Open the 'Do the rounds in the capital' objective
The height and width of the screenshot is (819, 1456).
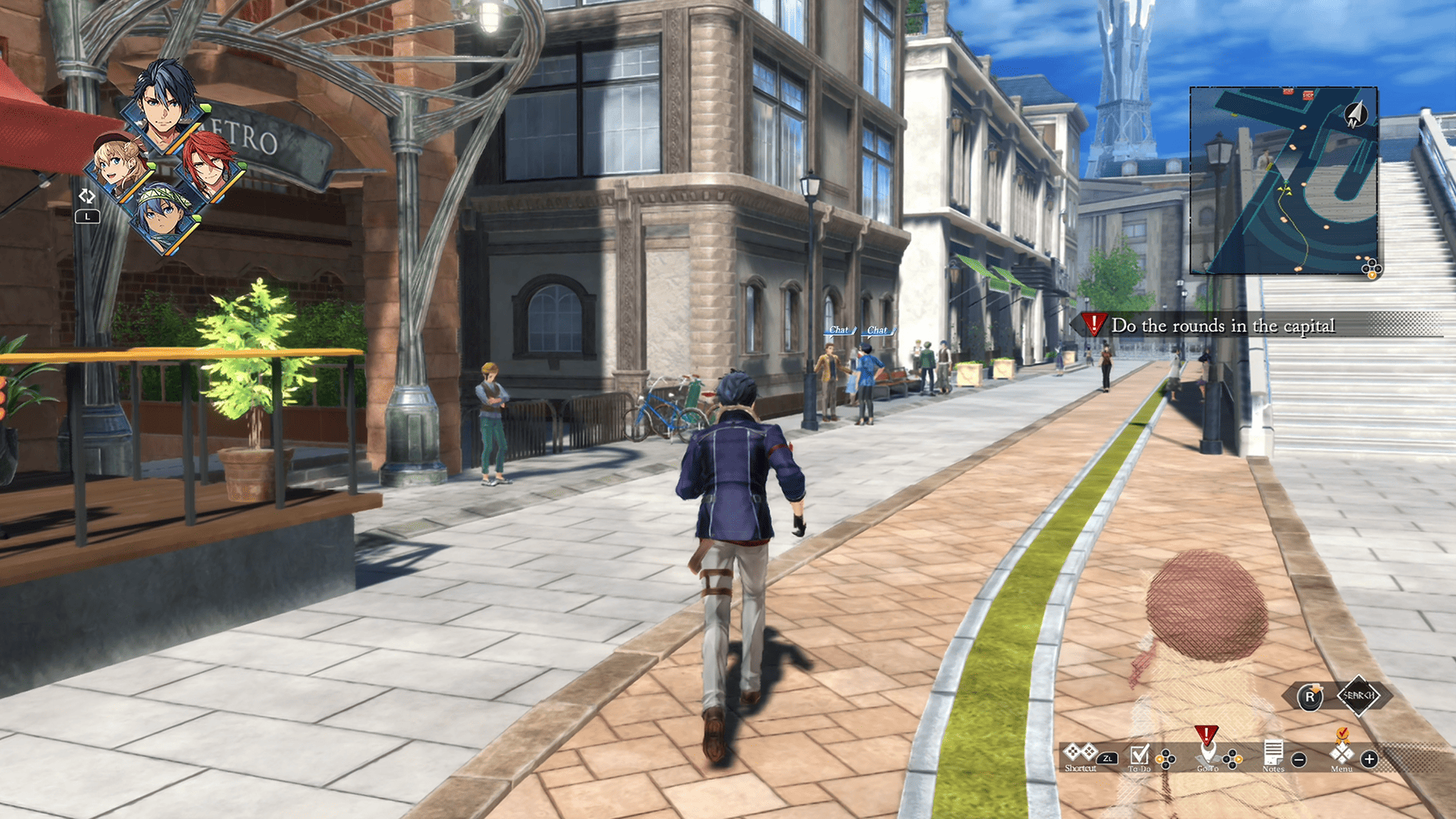[1222, 326]
